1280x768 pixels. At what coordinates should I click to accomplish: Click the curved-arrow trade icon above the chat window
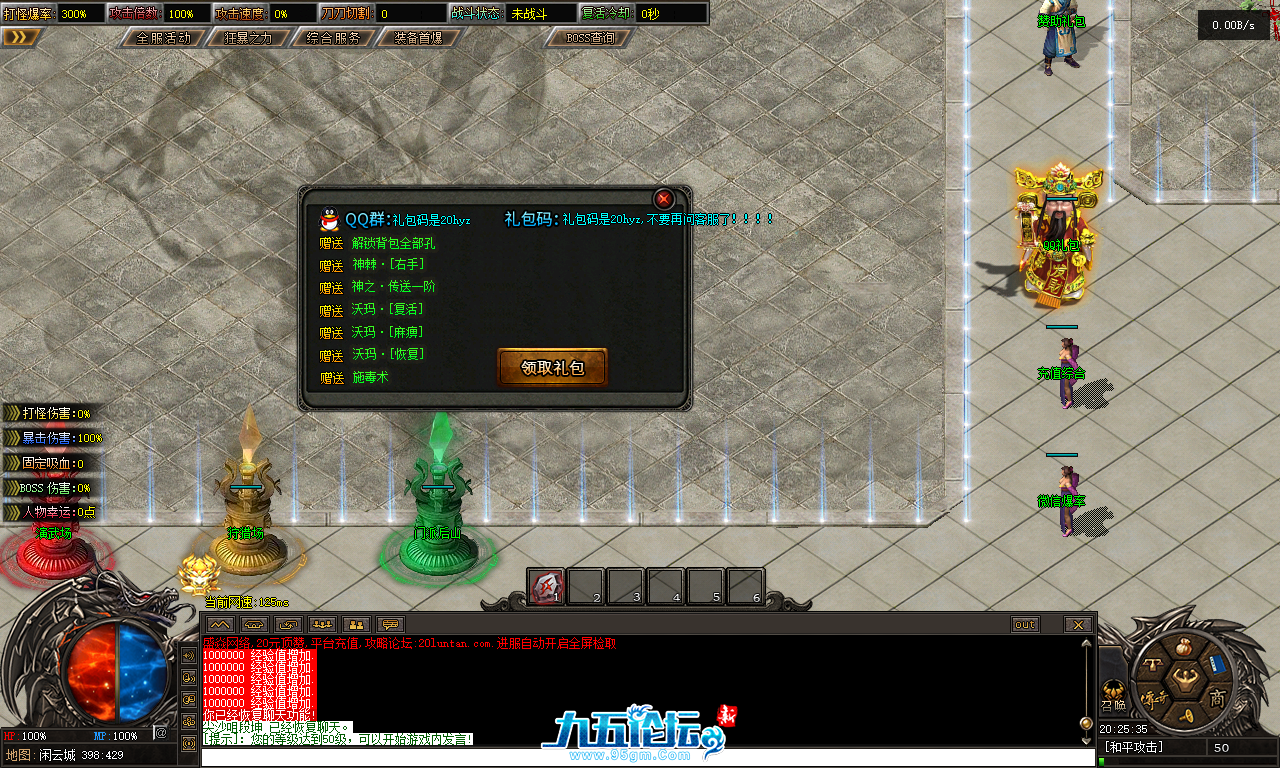click(288, 623)
